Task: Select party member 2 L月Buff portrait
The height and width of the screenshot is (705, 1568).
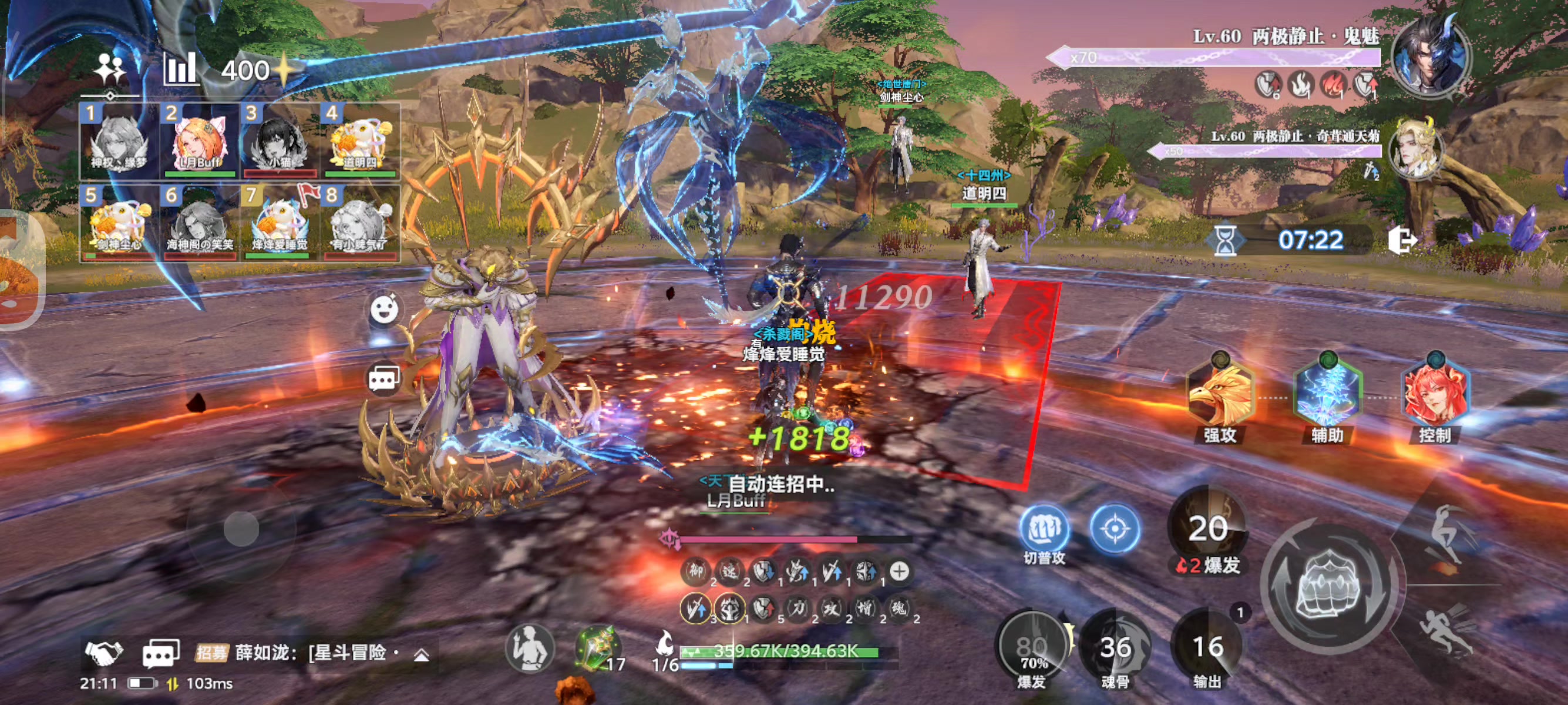Action: pos(200,141)
